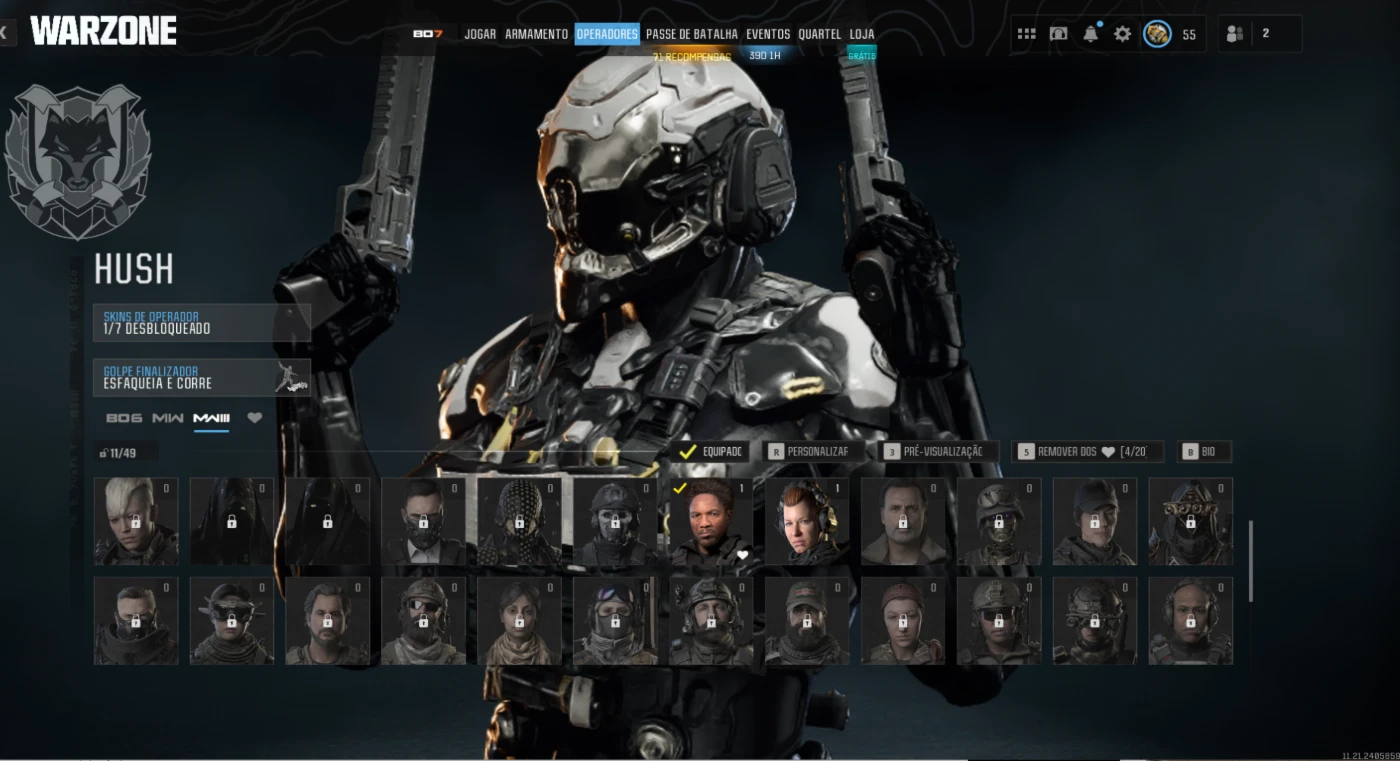
Task: Switch to the MW operators tab
Action: click(167, 418)
